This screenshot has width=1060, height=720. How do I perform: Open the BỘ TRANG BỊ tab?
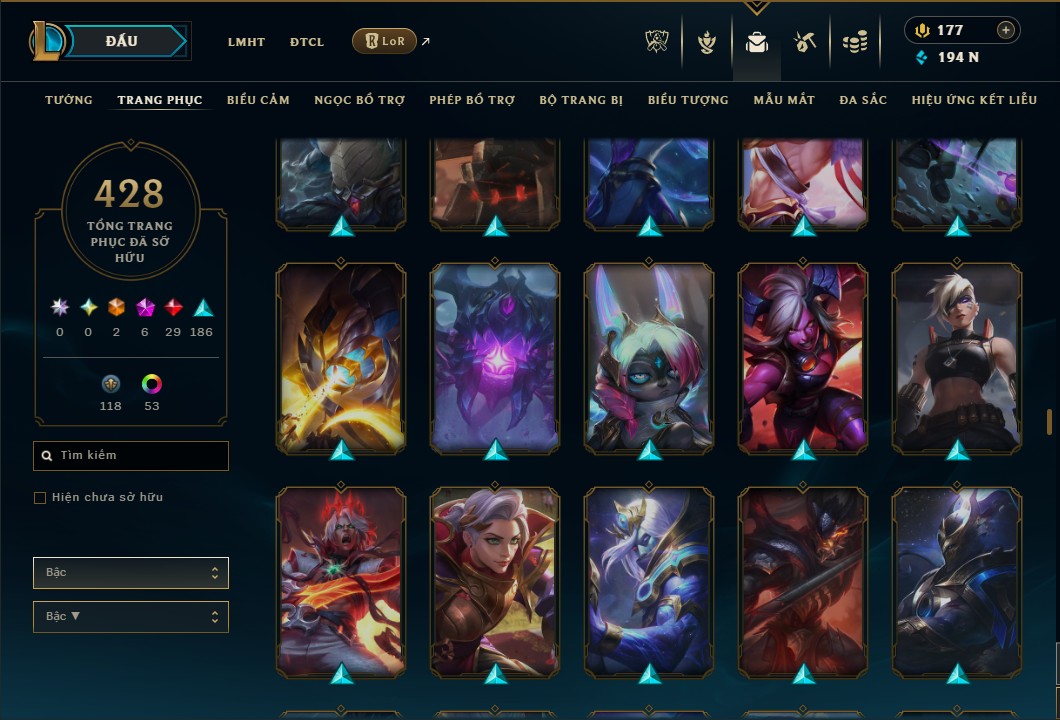(581, 100)
